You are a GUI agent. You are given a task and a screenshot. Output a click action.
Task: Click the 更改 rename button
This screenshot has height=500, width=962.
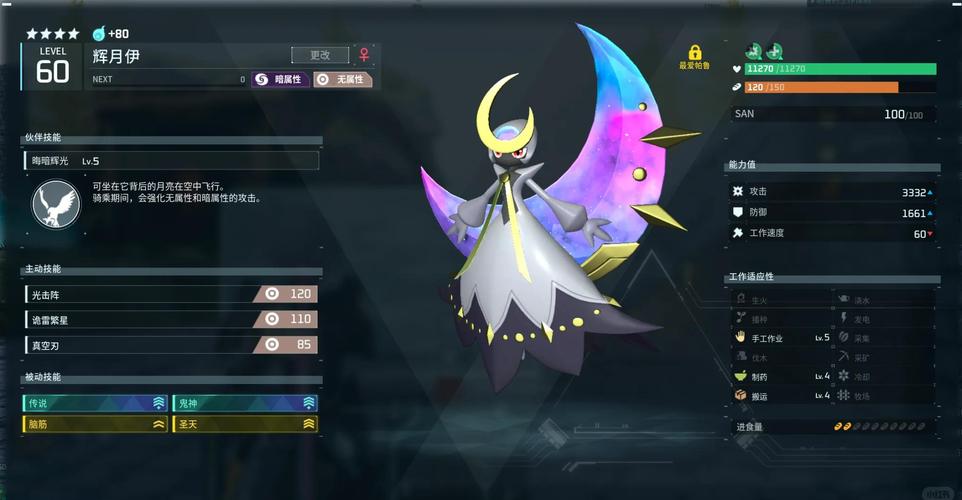(x=320, y=55)
